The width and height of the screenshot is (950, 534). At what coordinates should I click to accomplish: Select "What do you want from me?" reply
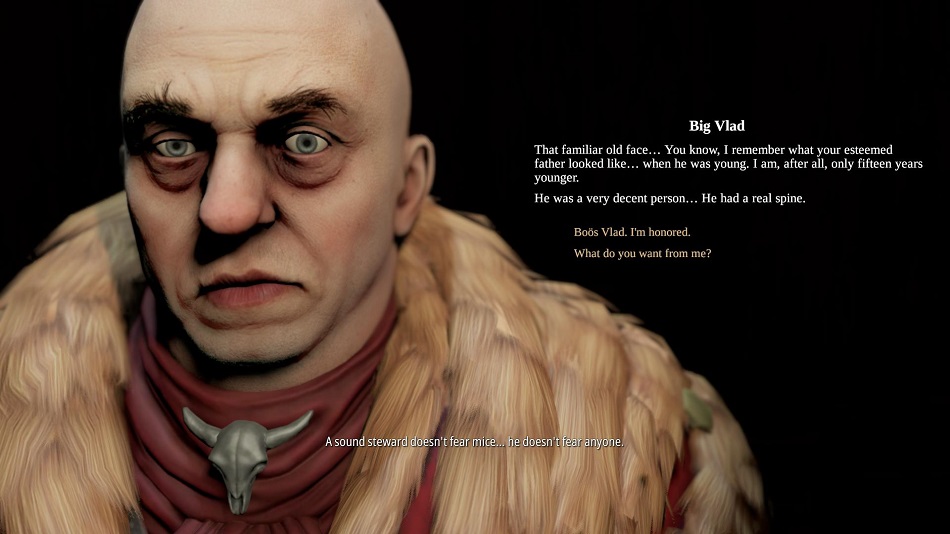642,254
